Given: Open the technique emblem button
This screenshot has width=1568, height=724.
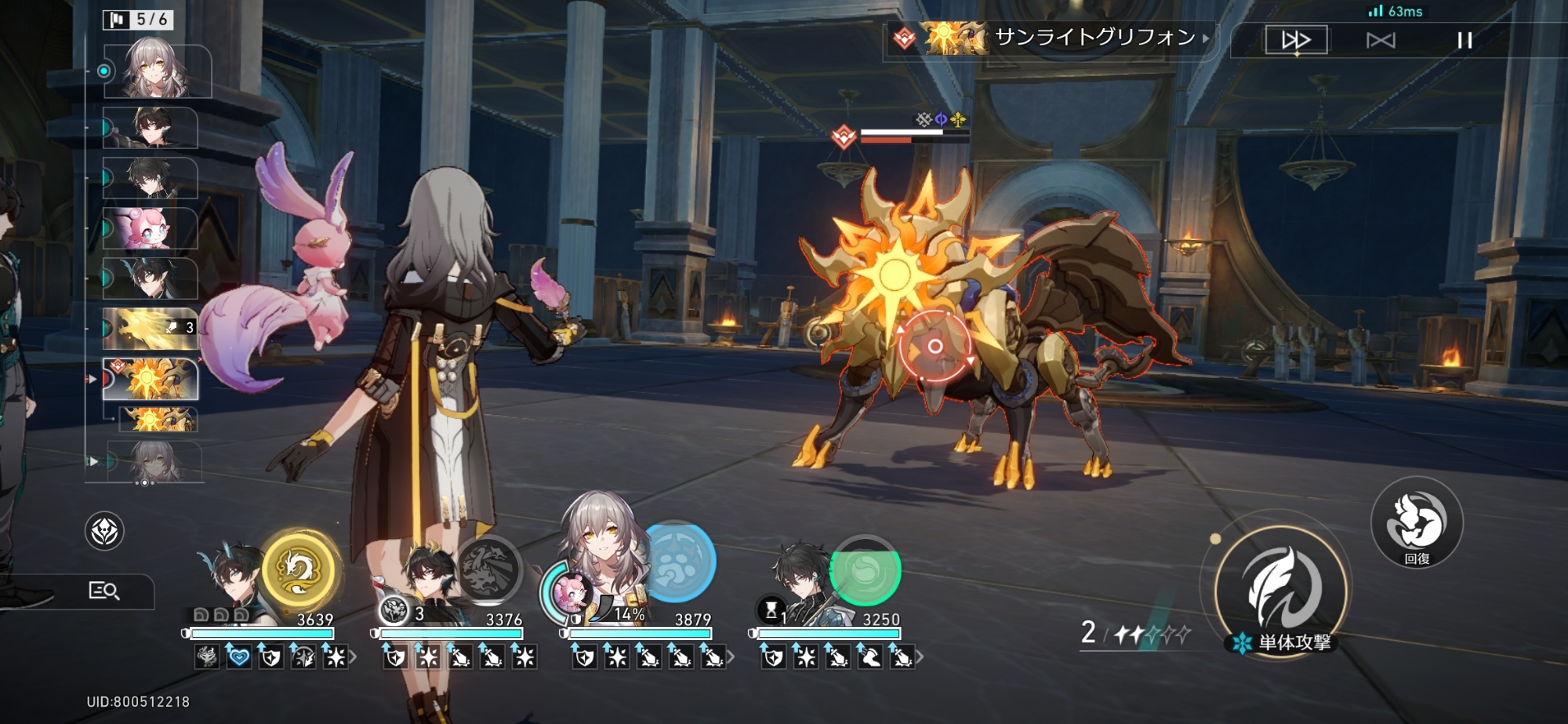Looking at the screenshot, I should tap(104, 532).
